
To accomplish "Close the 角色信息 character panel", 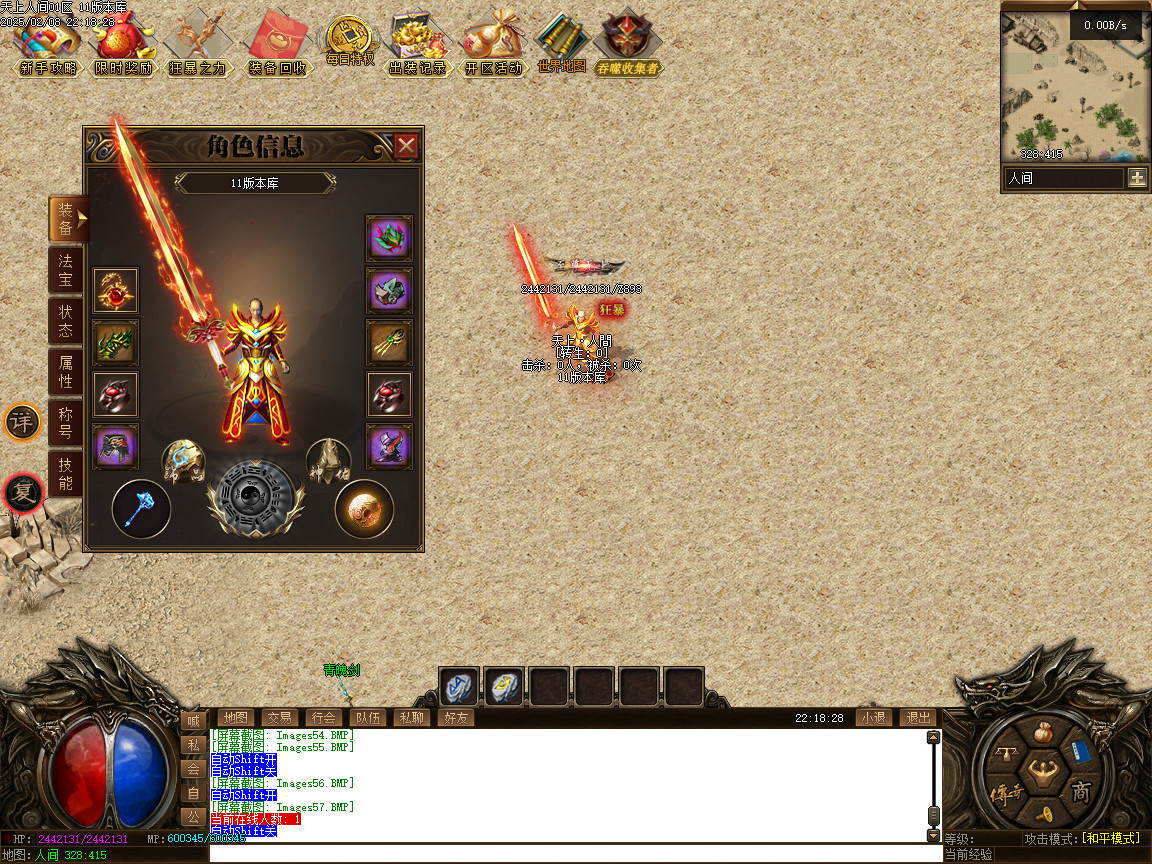I will pos(406,147).
